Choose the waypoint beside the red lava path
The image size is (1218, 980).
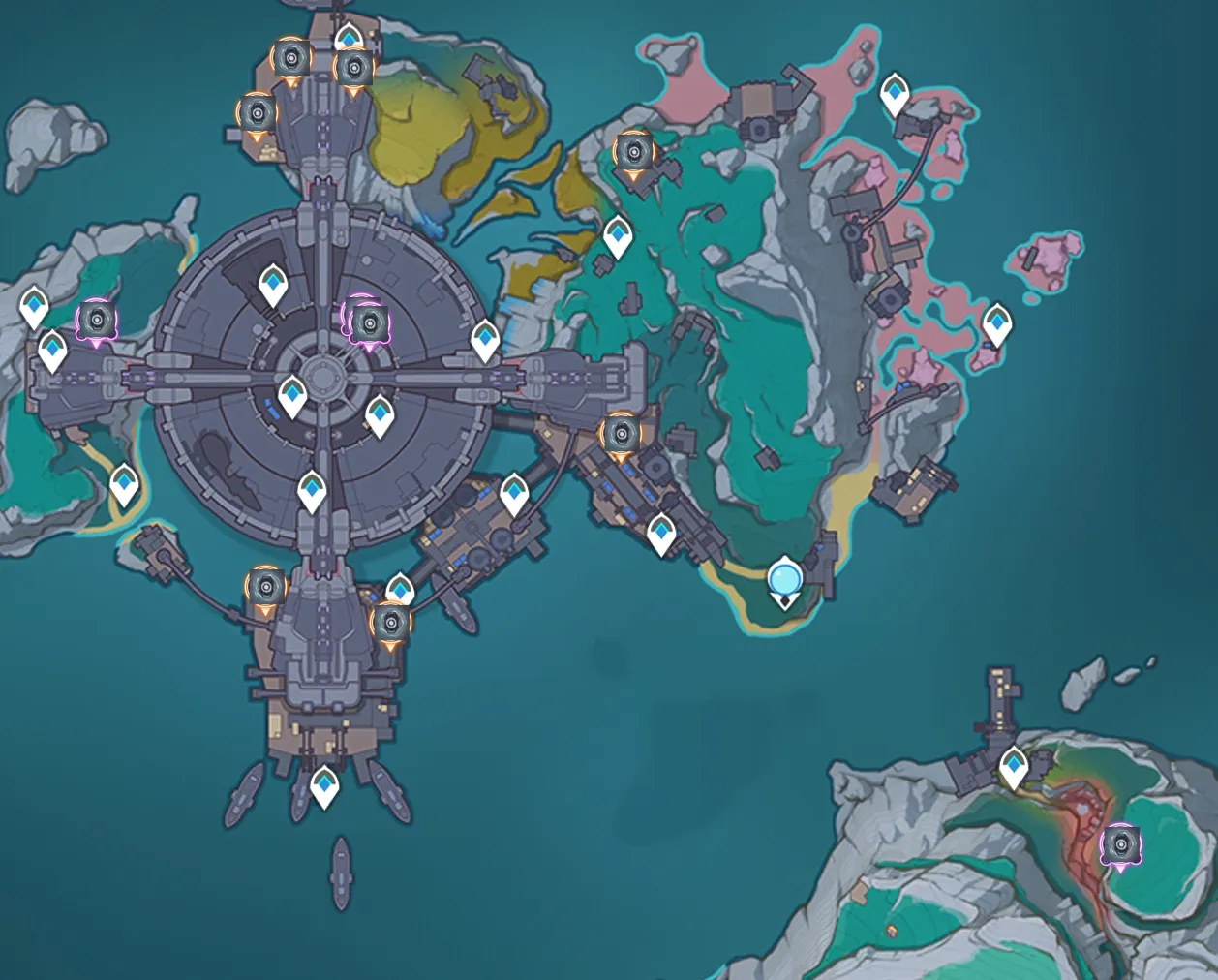tap(1014, 767)
